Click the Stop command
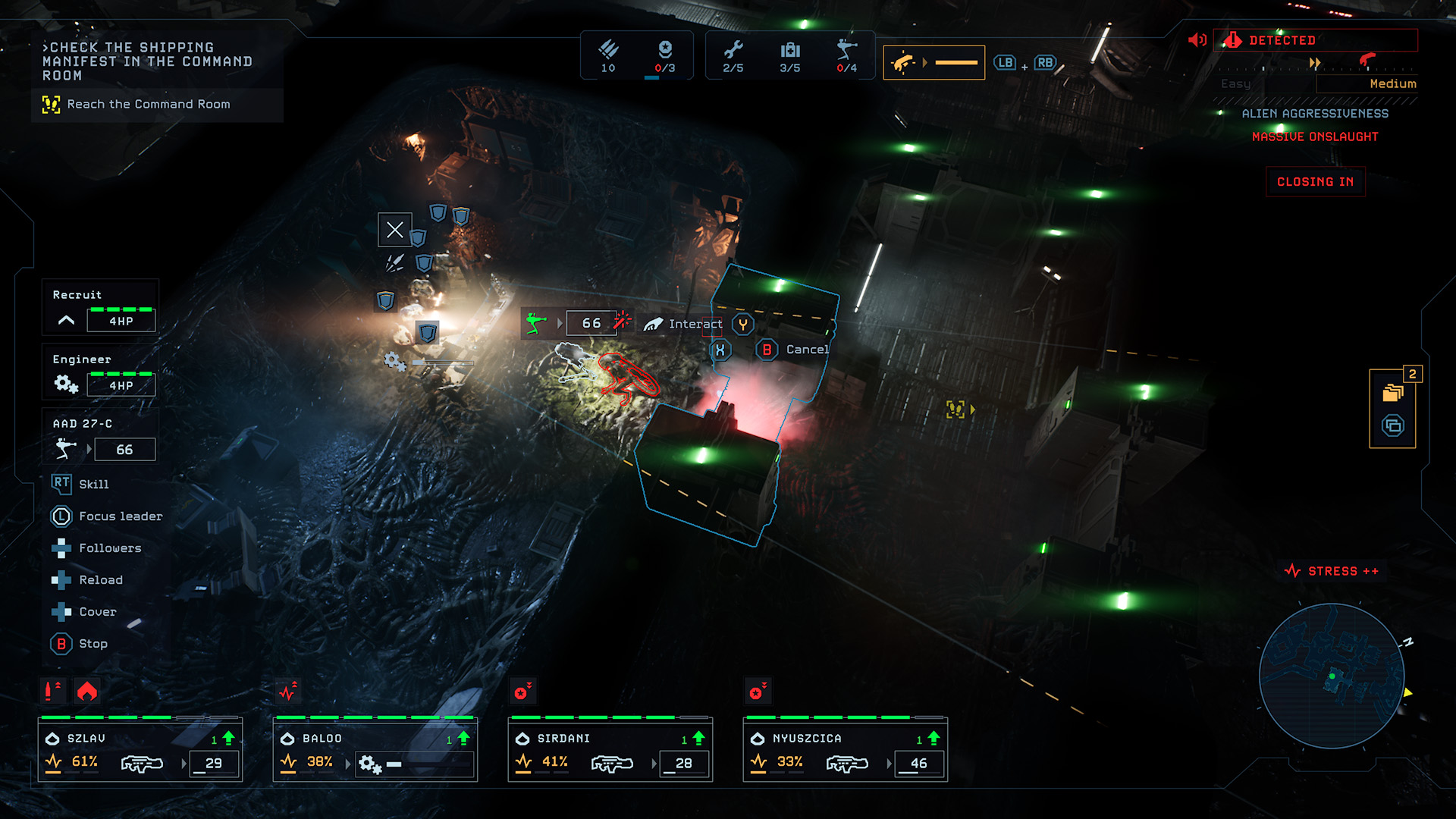Viewport: 1456px width, 819px height. click(93, 644)
